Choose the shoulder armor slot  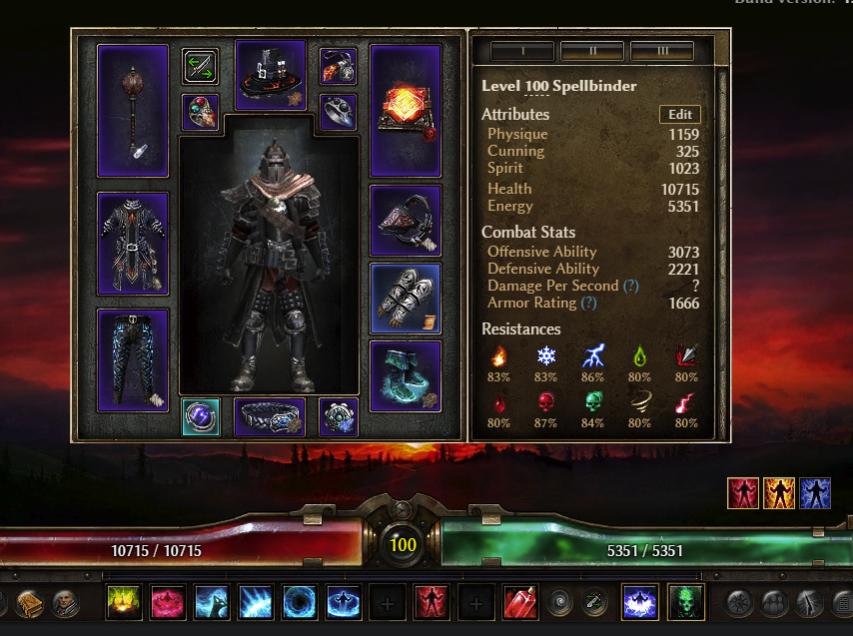tap(405, 220)
